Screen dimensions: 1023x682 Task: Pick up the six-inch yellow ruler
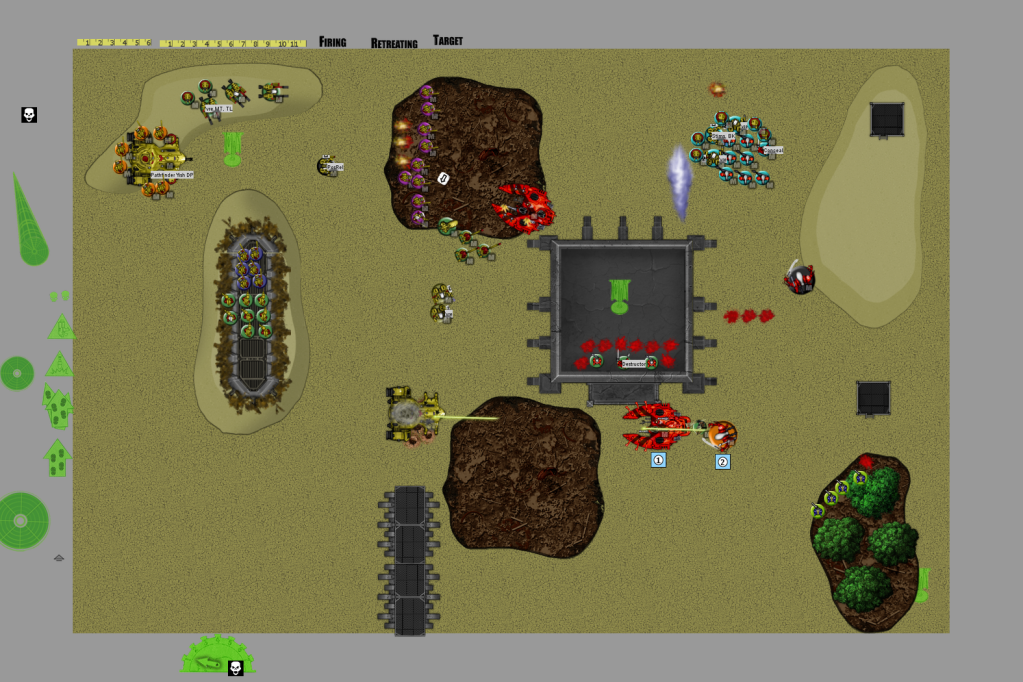114,43
